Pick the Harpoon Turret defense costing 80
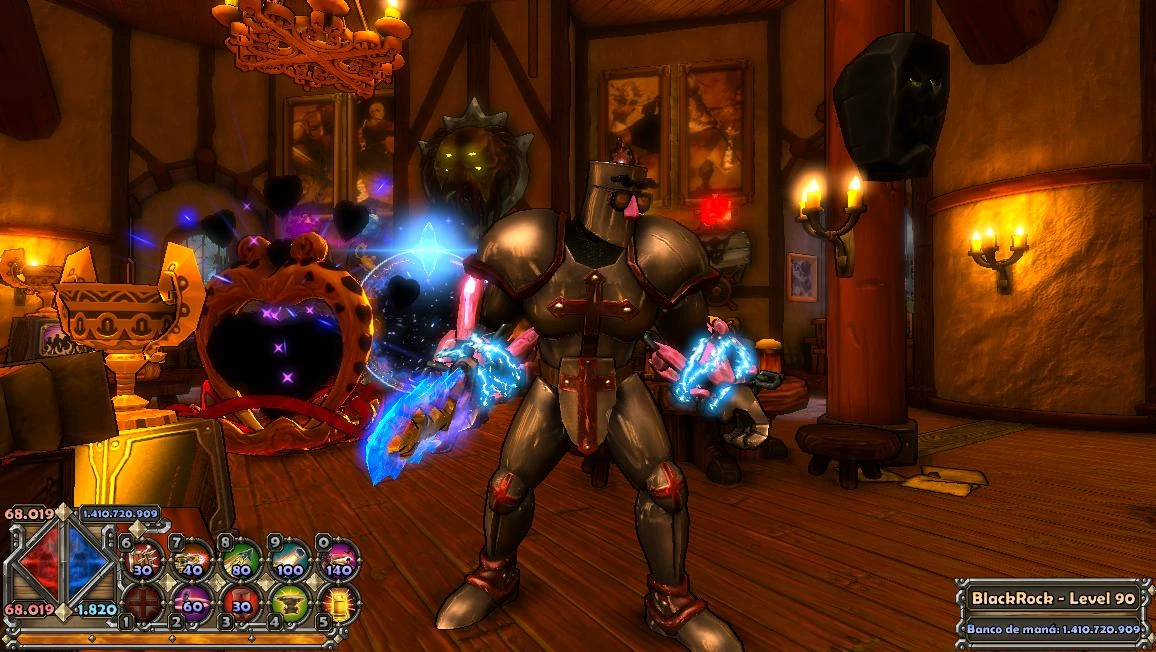 241,561
